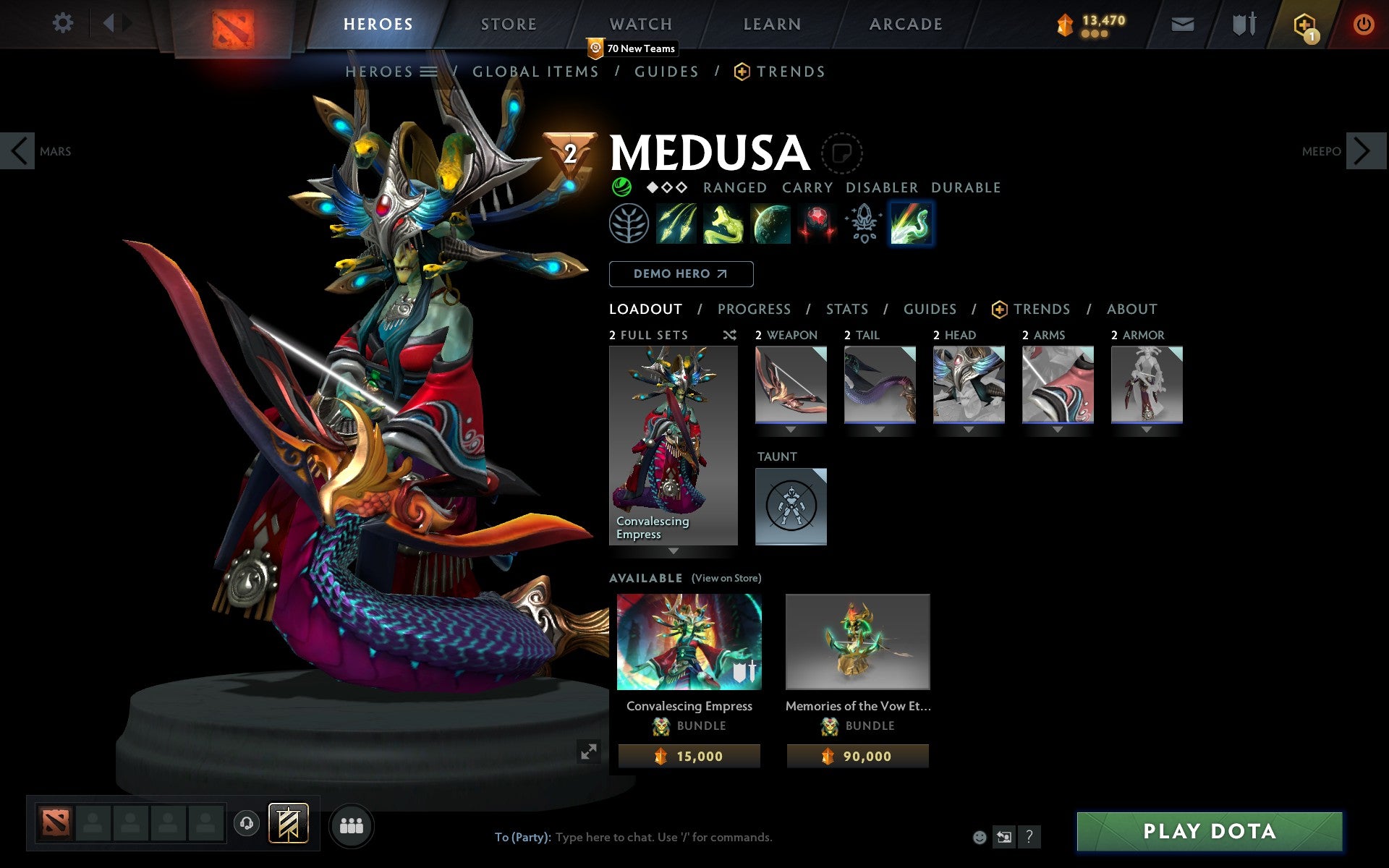
Task: Click the shard balance showing 13,470
Action: pos(1091,22)
